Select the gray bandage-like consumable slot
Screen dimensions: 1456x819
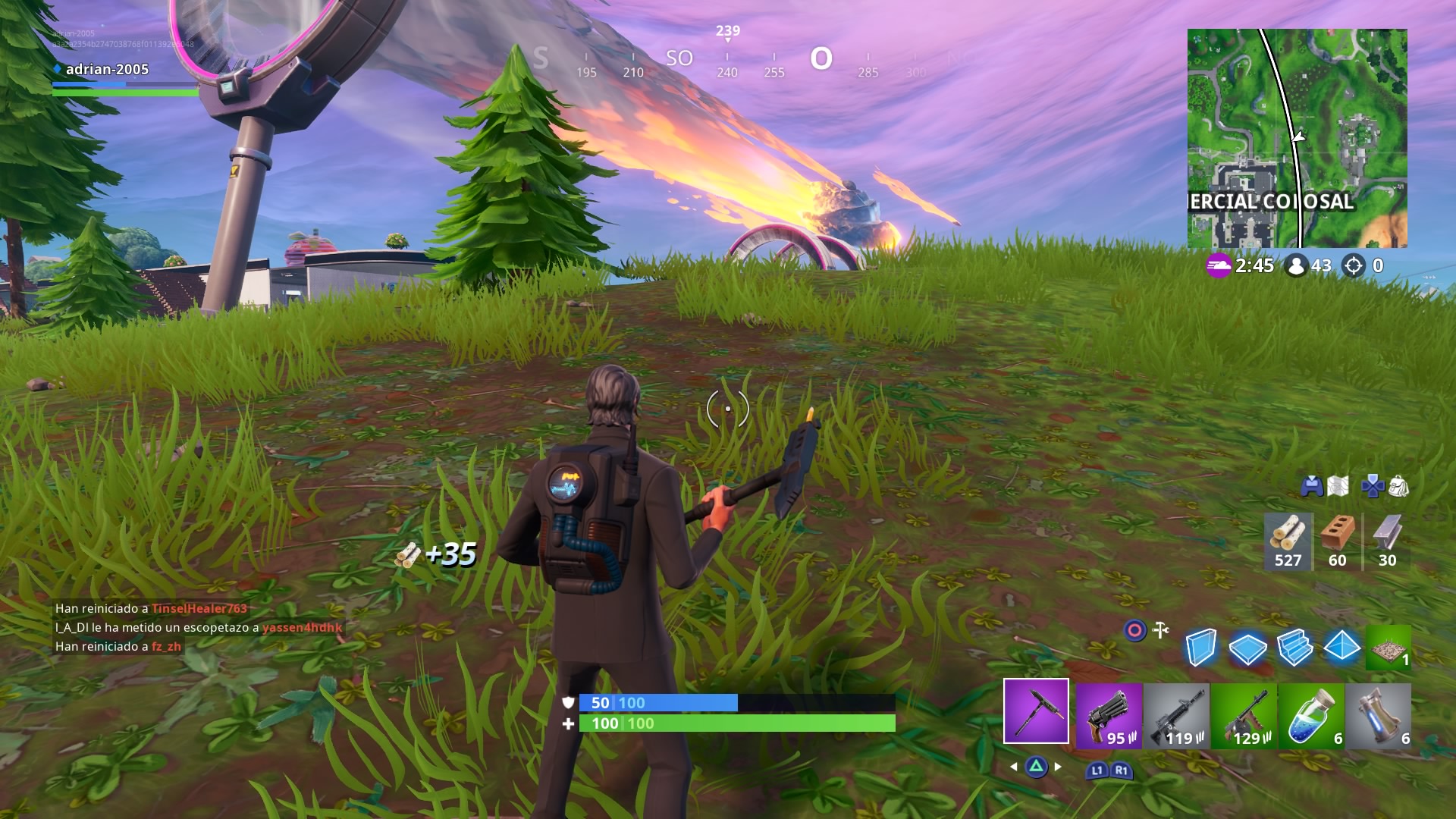click(x=1379, y=717)
